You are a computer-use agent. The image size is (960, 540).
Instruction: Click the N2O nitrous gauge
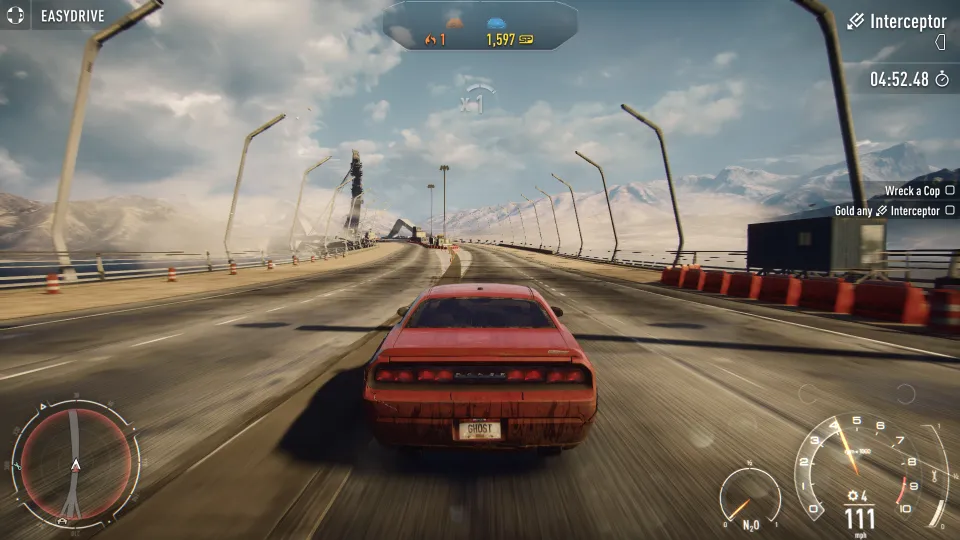click(x=749, y=495)
